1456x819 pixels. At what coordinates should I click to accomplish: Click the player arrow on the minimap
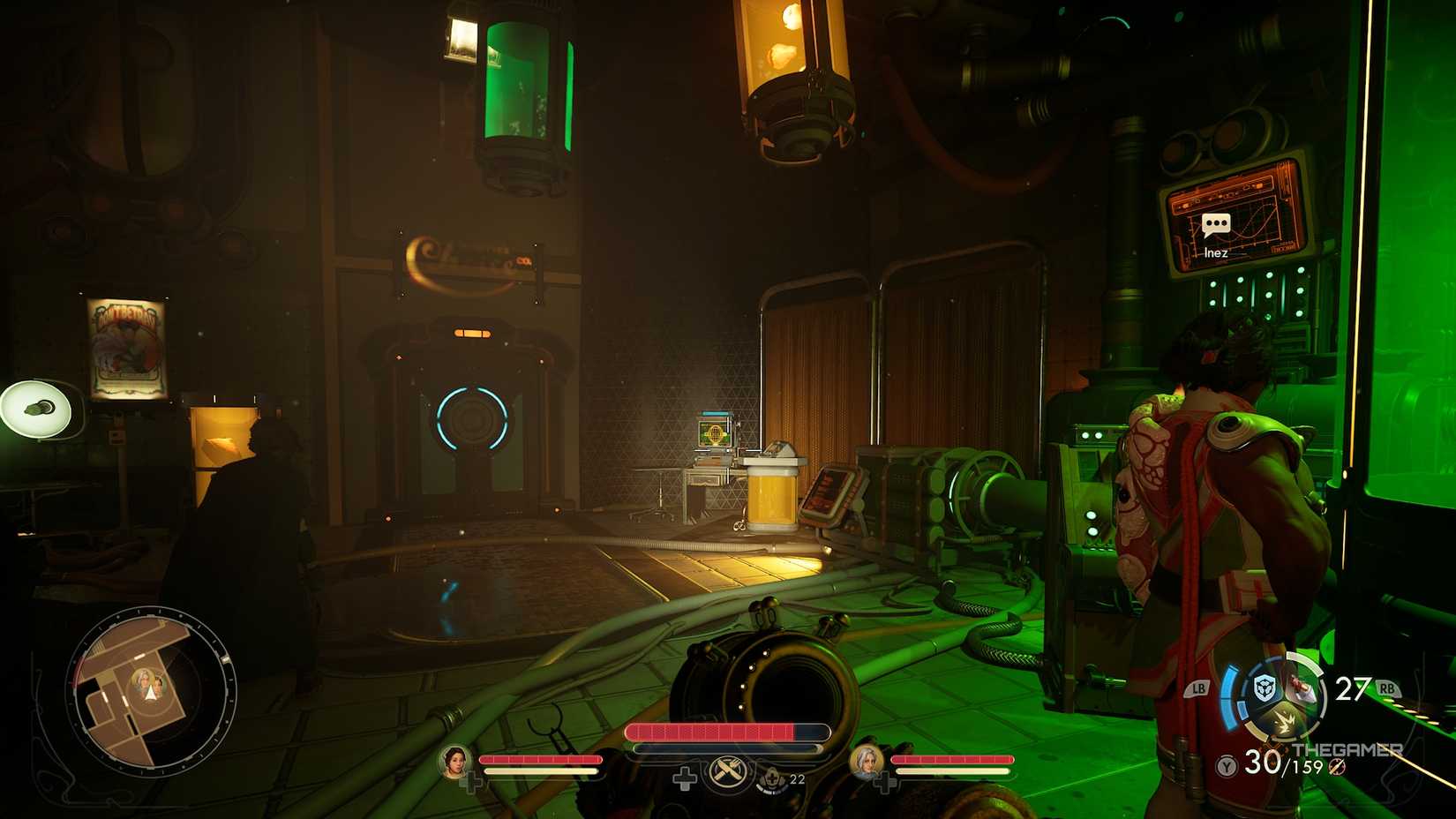[150, 694]
